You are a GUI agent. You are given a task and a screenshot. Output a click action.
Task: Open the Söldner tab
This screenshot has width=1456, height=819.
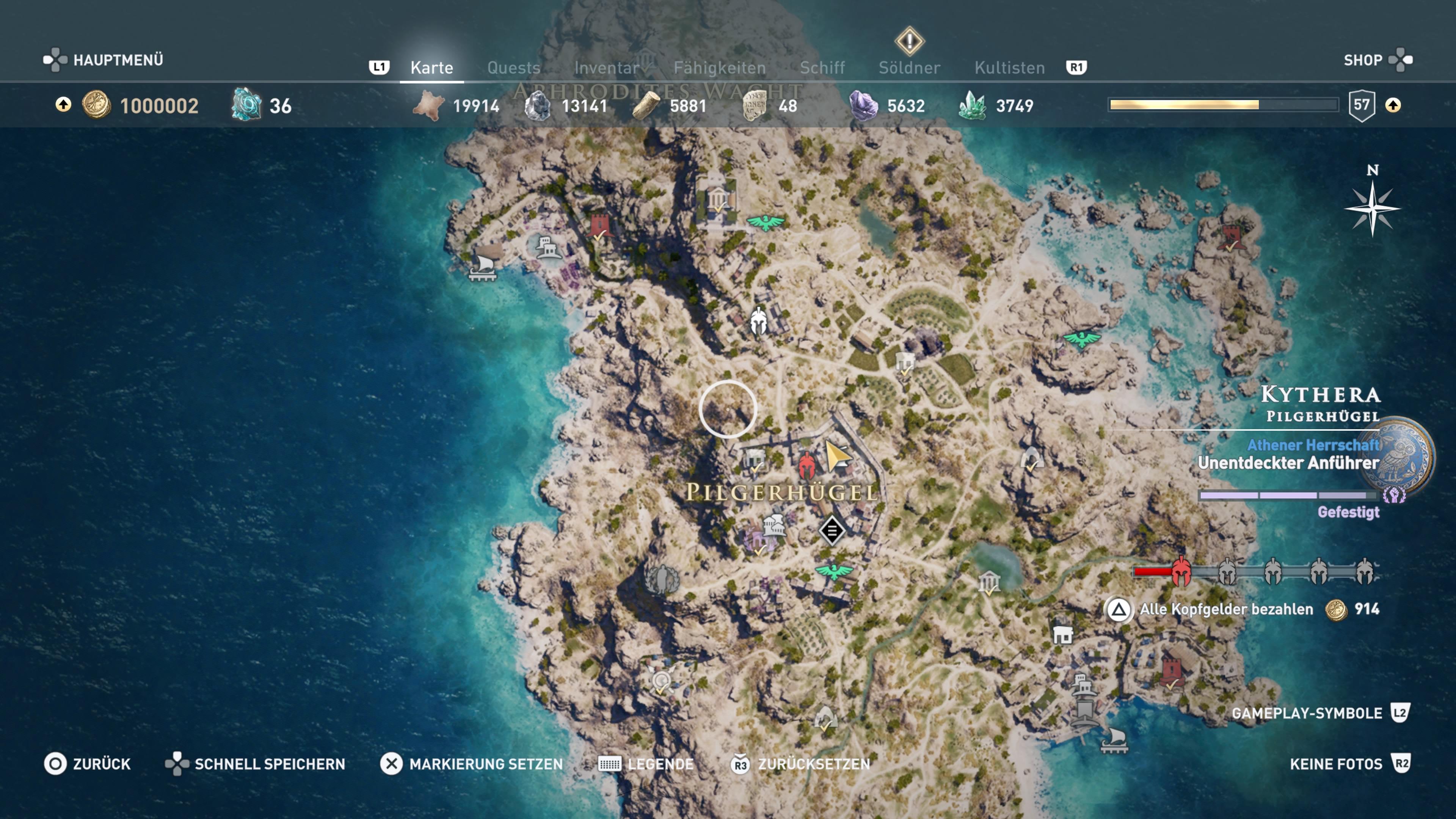click(910, 68)
